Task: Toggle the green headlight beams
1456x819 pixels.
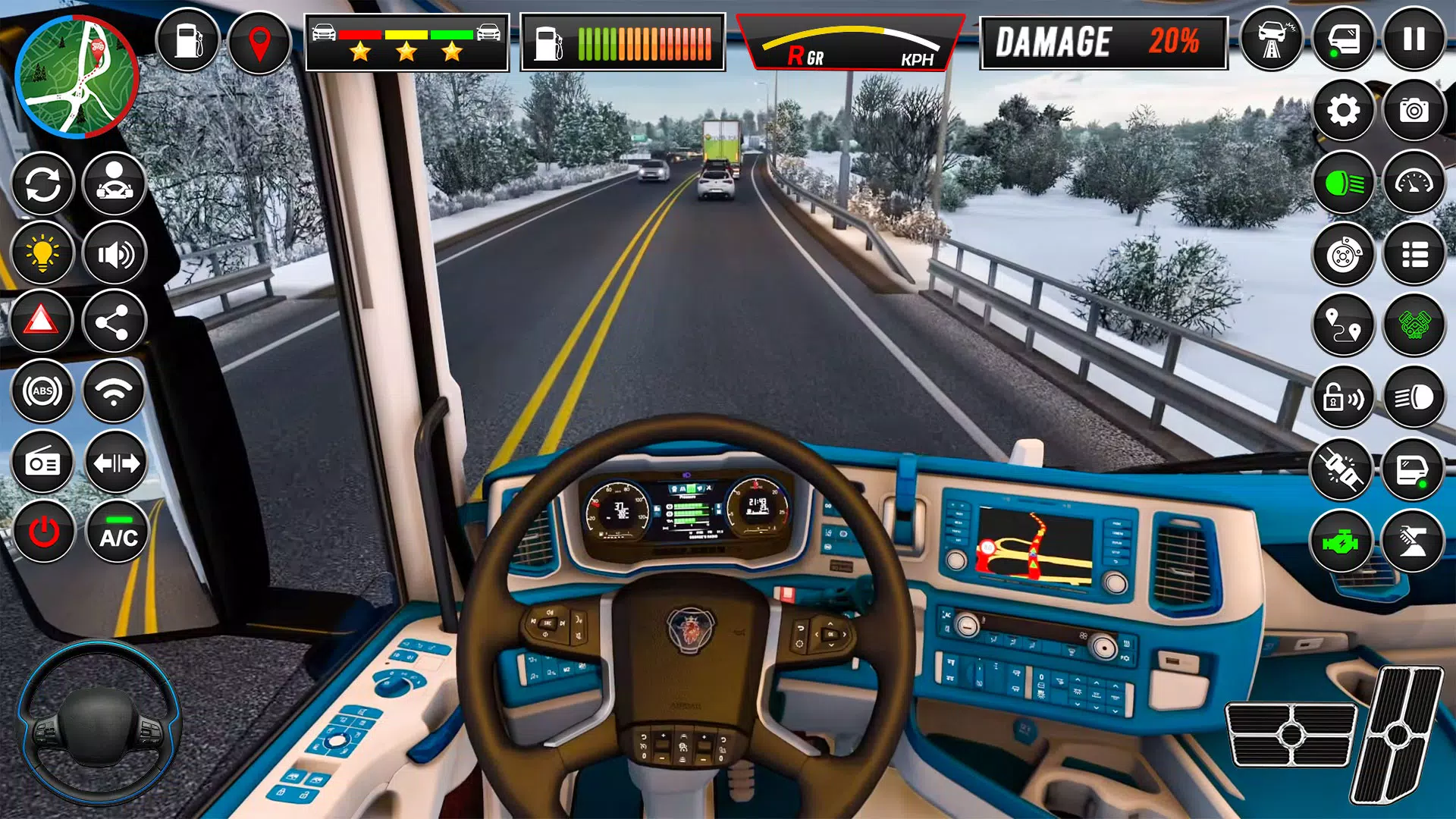Action: click(1342, 182)
